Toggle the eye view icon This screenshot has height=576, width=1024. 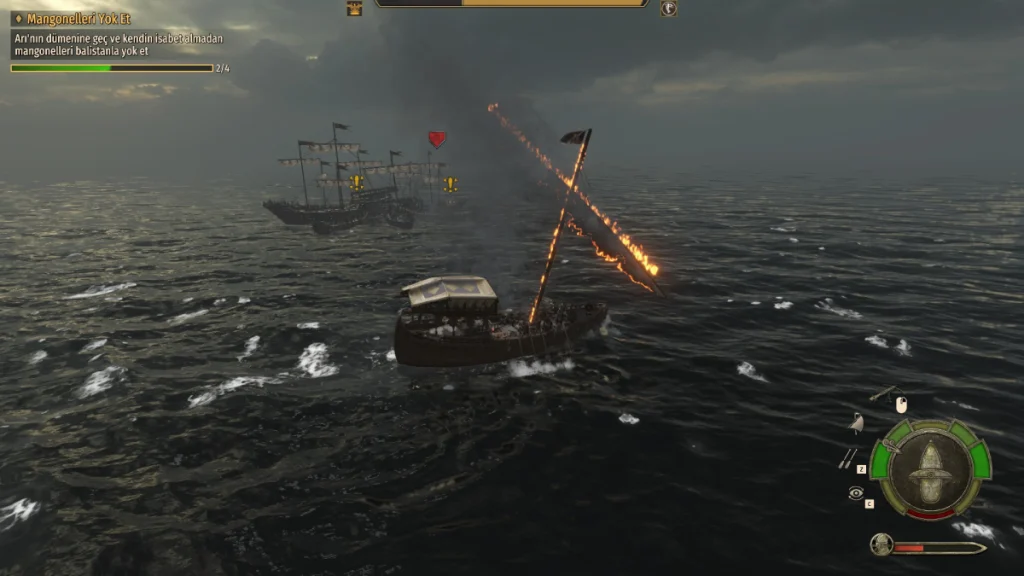(855, 493)
